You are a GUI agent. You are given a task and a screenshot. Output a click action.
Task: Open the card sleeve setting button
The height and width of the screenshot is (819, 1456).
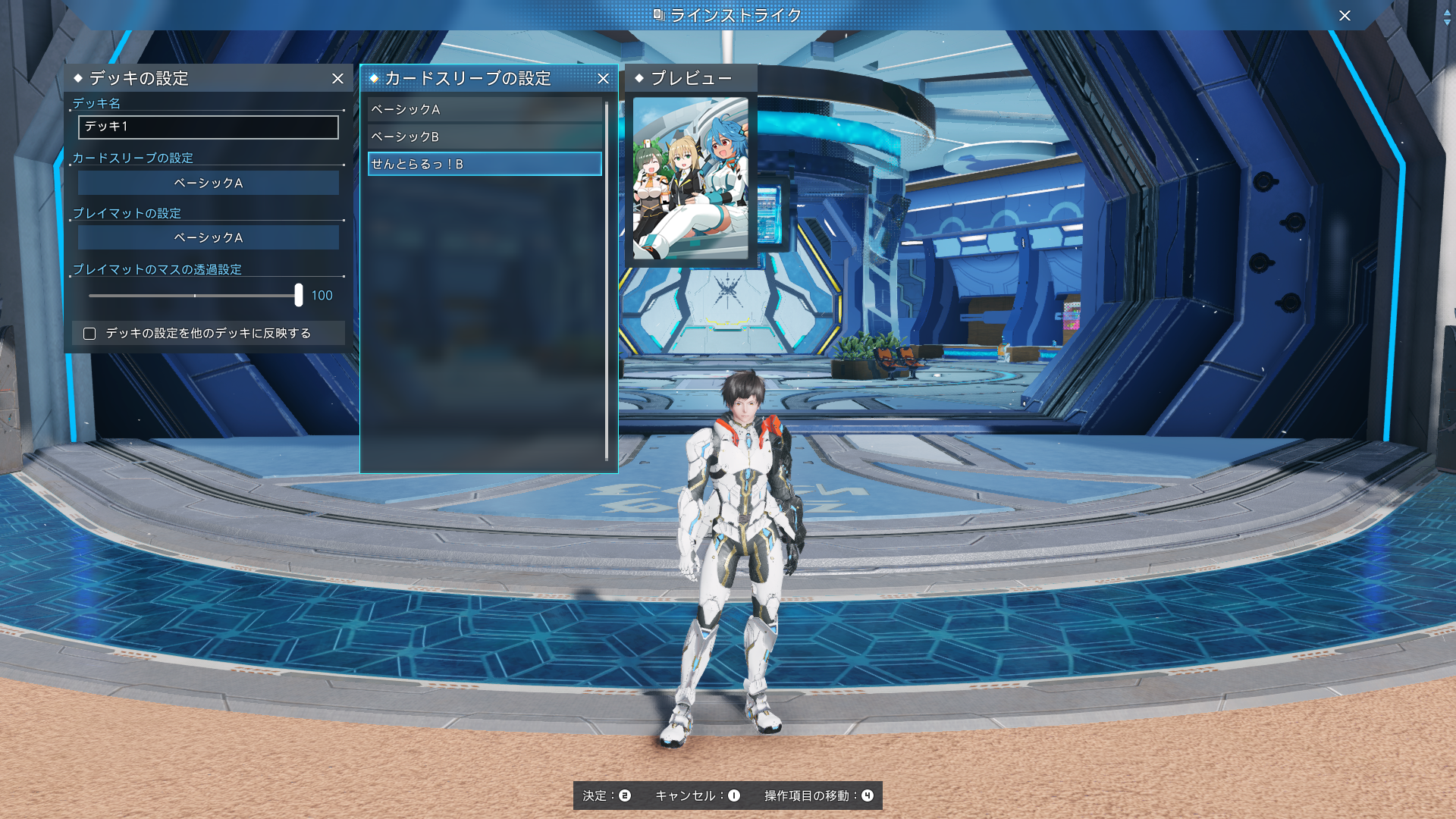(209, 184)
